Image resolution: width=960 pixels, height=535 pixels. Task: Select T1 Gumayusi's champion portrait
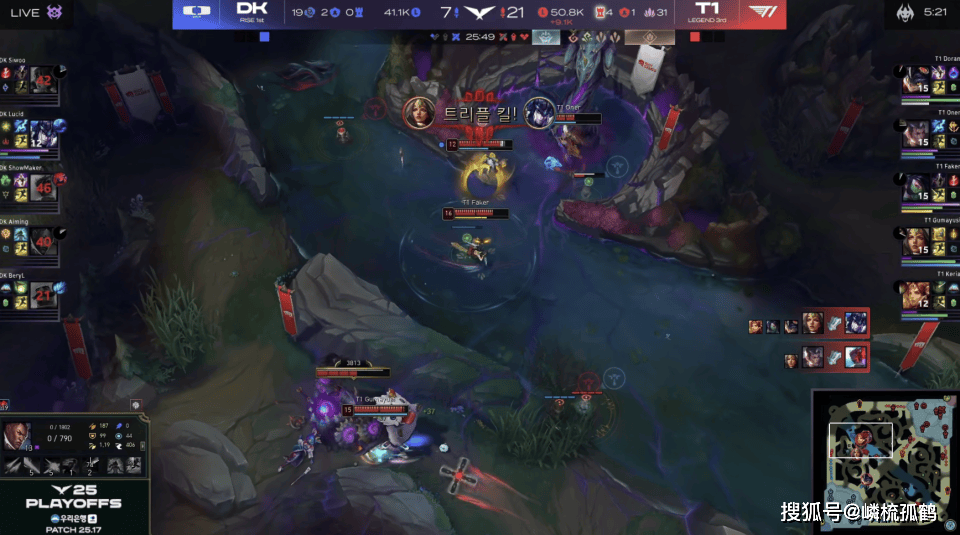pyautogui.click(x=917, y=241)
